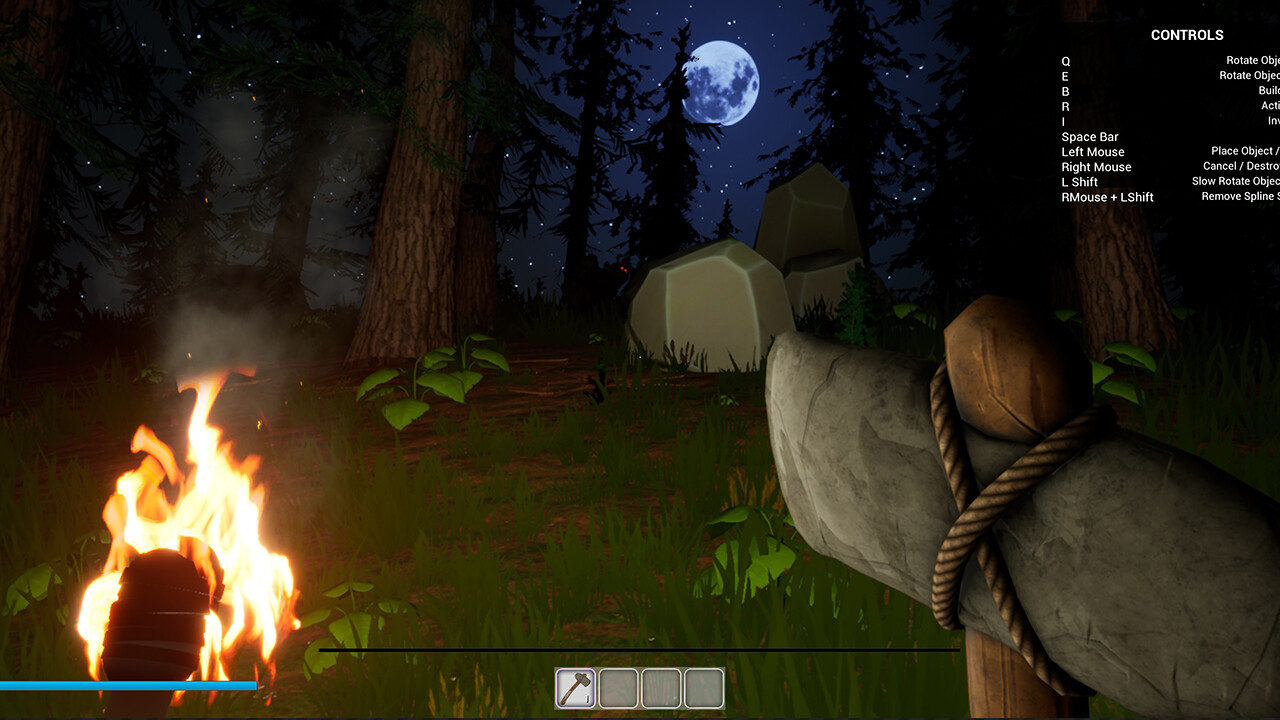
Task: Click the CONTROLS panel header
Action: click(x=1187, y=35)
